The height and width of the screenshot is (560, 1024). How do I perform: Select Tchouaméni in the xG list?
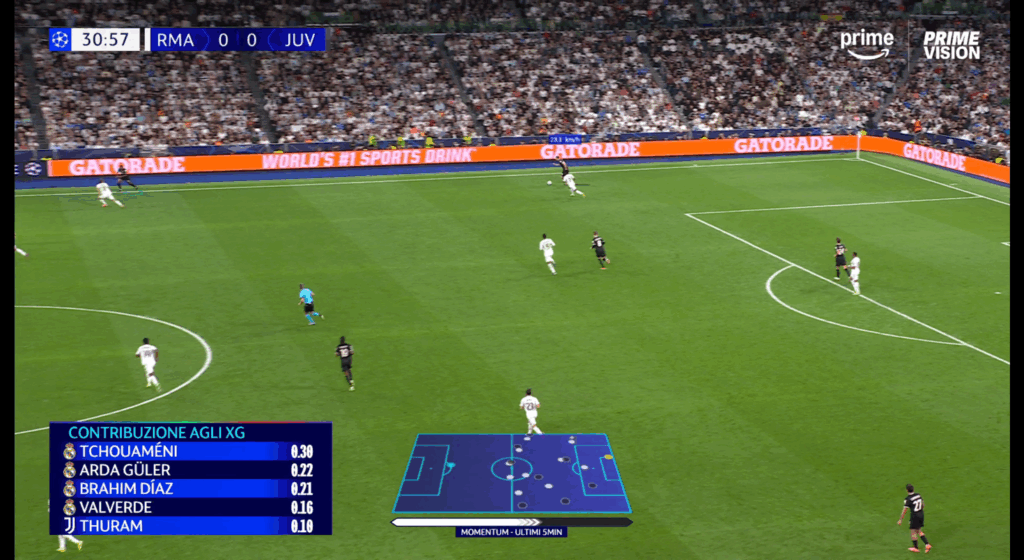[x=190, y=451]
